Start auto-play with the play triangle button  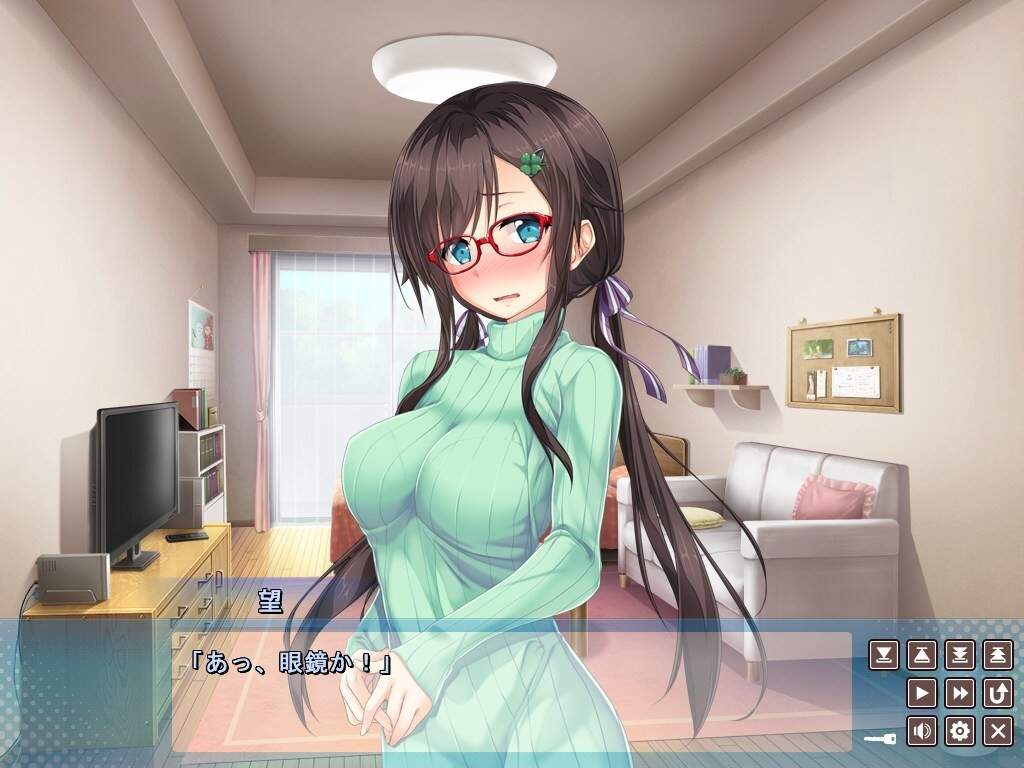pos(921,693)
